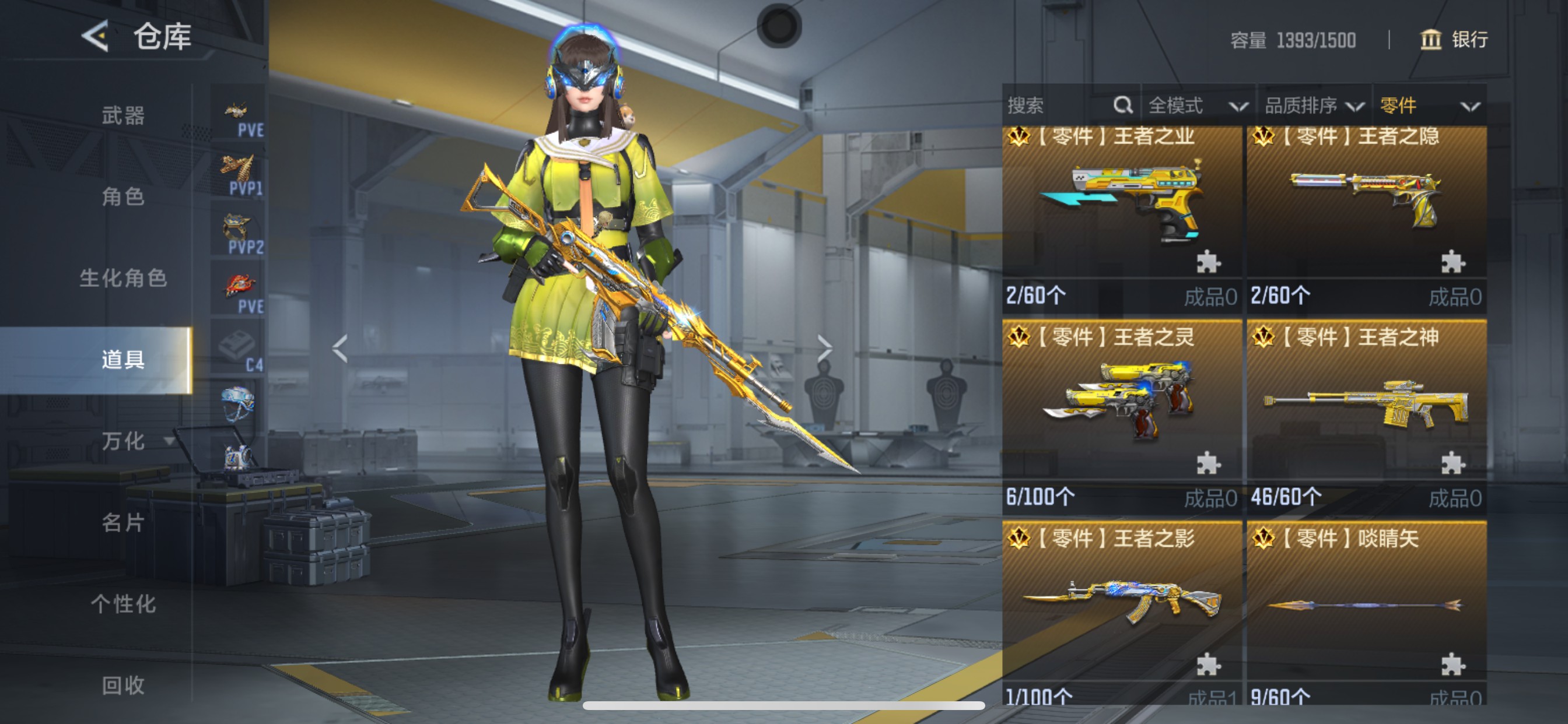This screenshot has width=1568, height=724.
Task: Switch to the 武器 weapons tab
Action: [123, 115]
